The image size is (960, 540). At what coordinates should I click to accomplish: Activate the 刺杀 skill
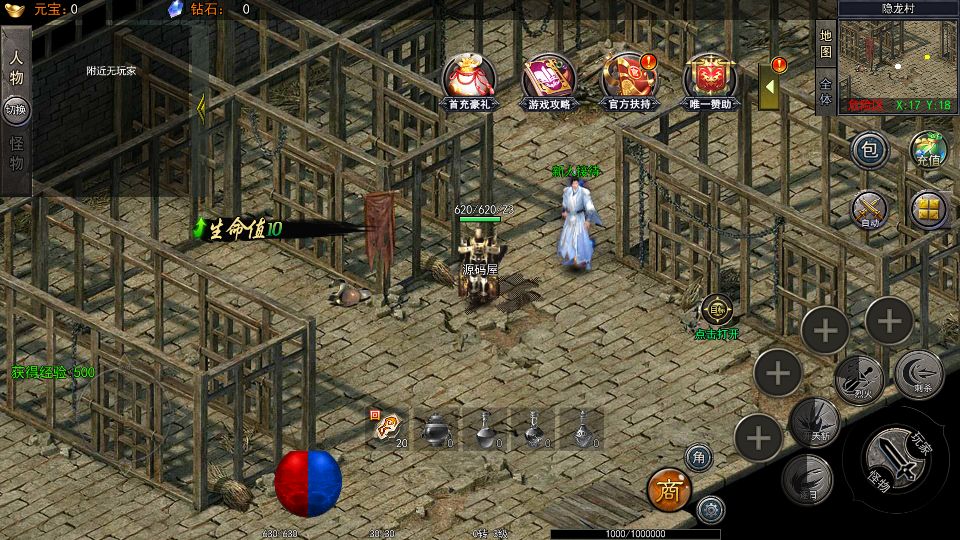pyautogui.click(x=918, y=374)
